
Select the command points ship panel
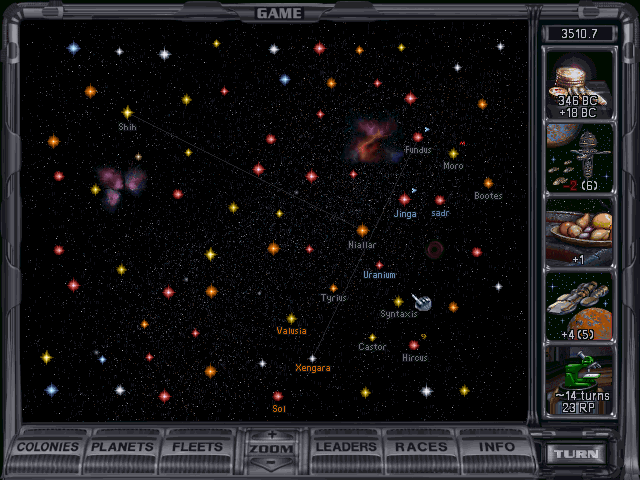coord(579,157)
